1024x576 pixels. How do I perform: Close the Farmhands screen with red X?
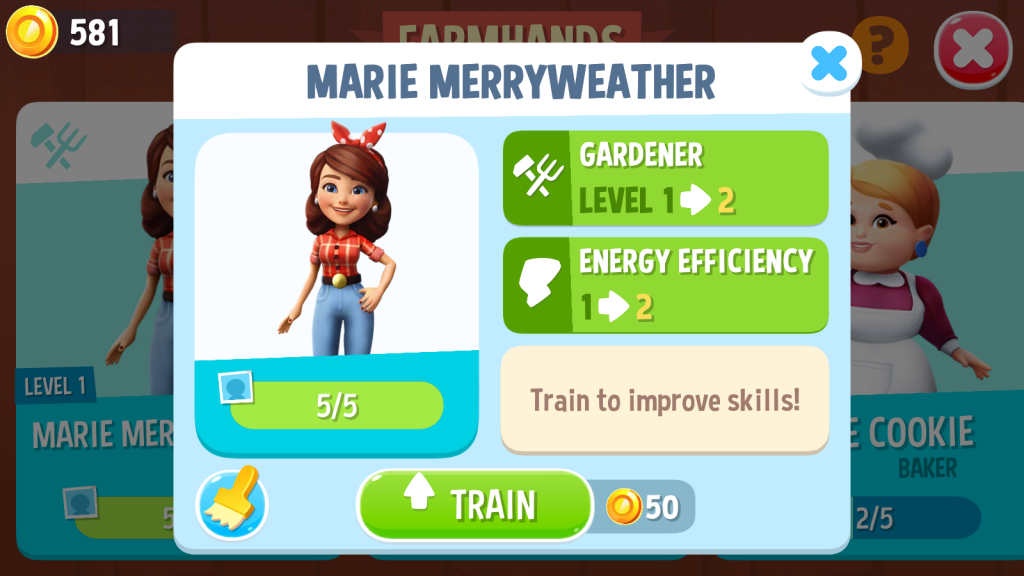pyautogui.click(x=971, y=49)
